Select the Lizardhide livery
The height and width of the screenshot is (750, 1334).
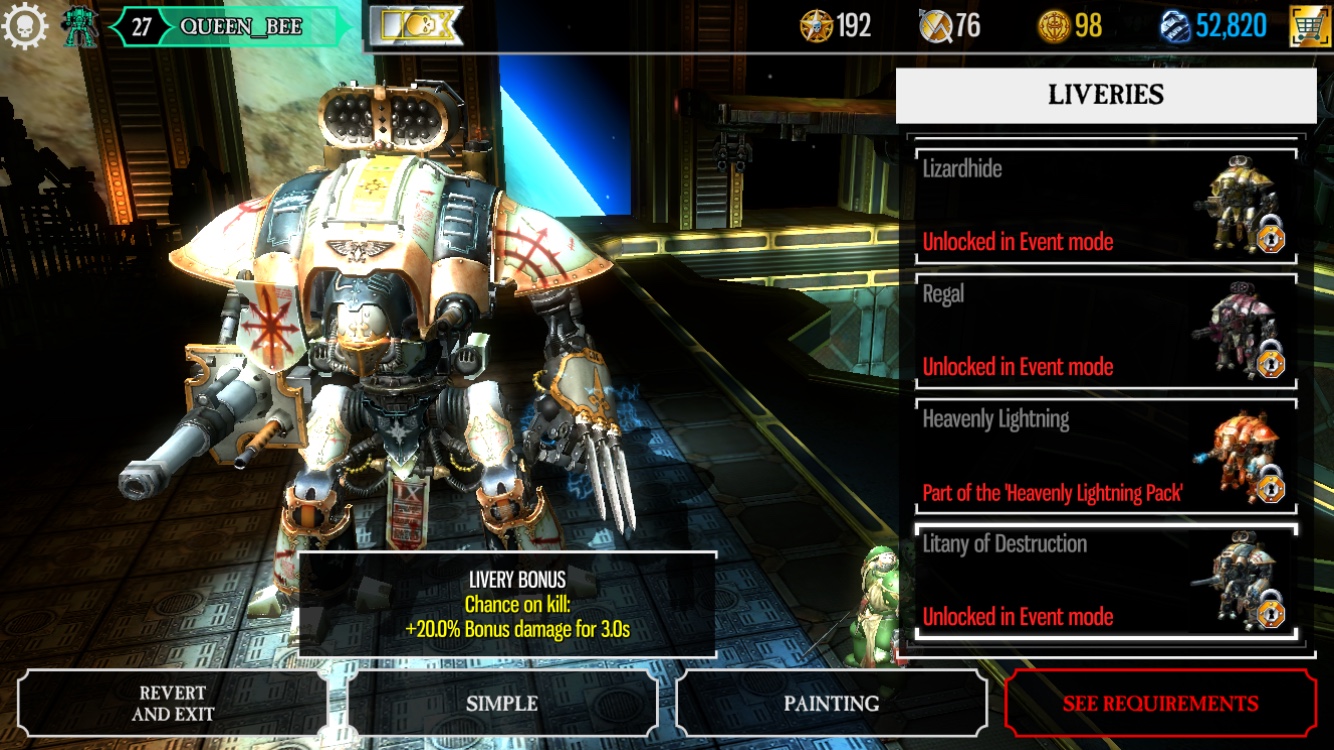coord(1104,206)
